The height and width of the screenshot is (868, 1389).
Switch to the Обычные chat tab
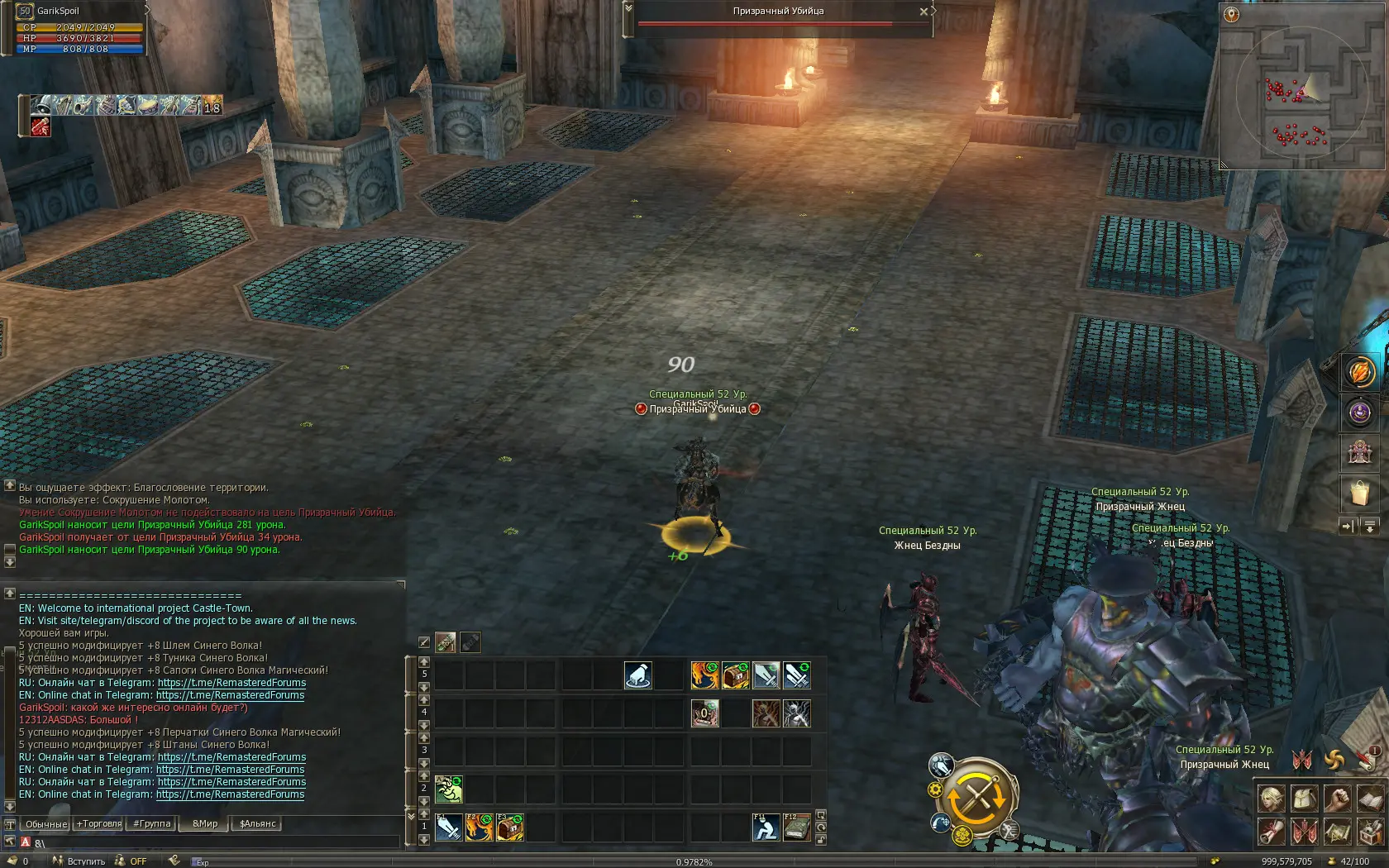(x=46, y=823)
